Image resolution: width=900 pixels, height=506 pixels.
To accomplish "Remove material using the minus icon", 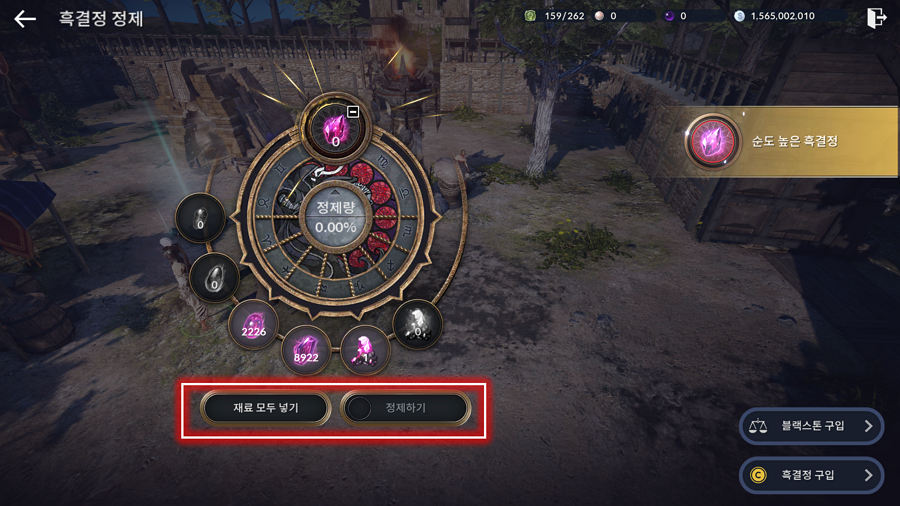I will click(353, 111).
